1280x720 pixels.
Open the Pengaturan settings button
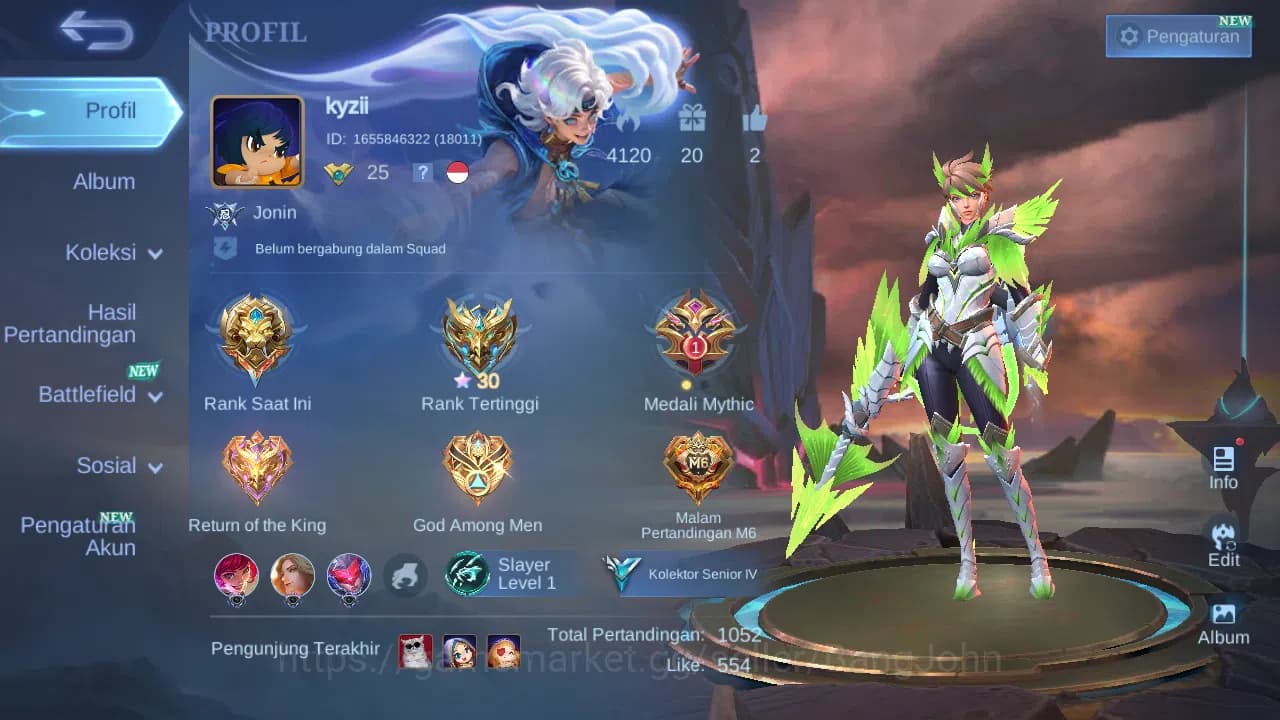[x=1178, y=36]
